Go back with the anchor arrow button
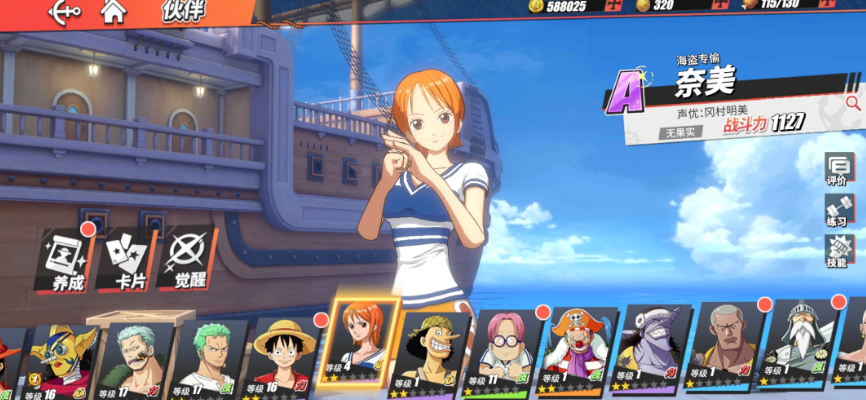 pyautogui.click(x=64, y=12)
